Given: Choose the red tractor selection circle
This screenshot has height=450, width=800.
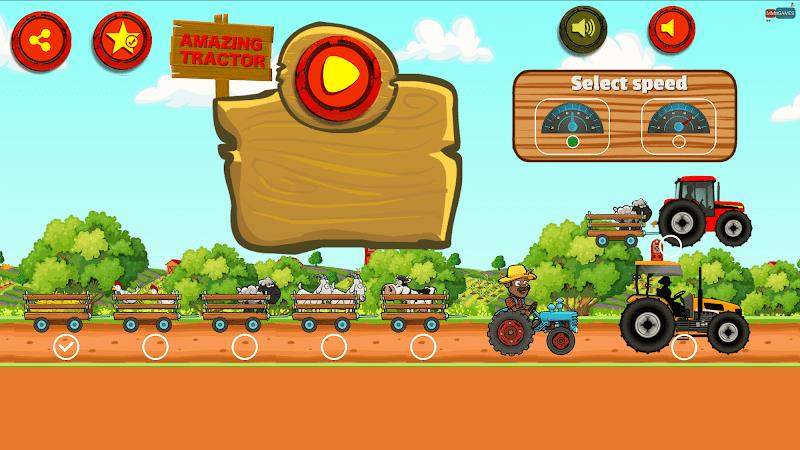Looking at the screenshot, I should tap(670, 244).
